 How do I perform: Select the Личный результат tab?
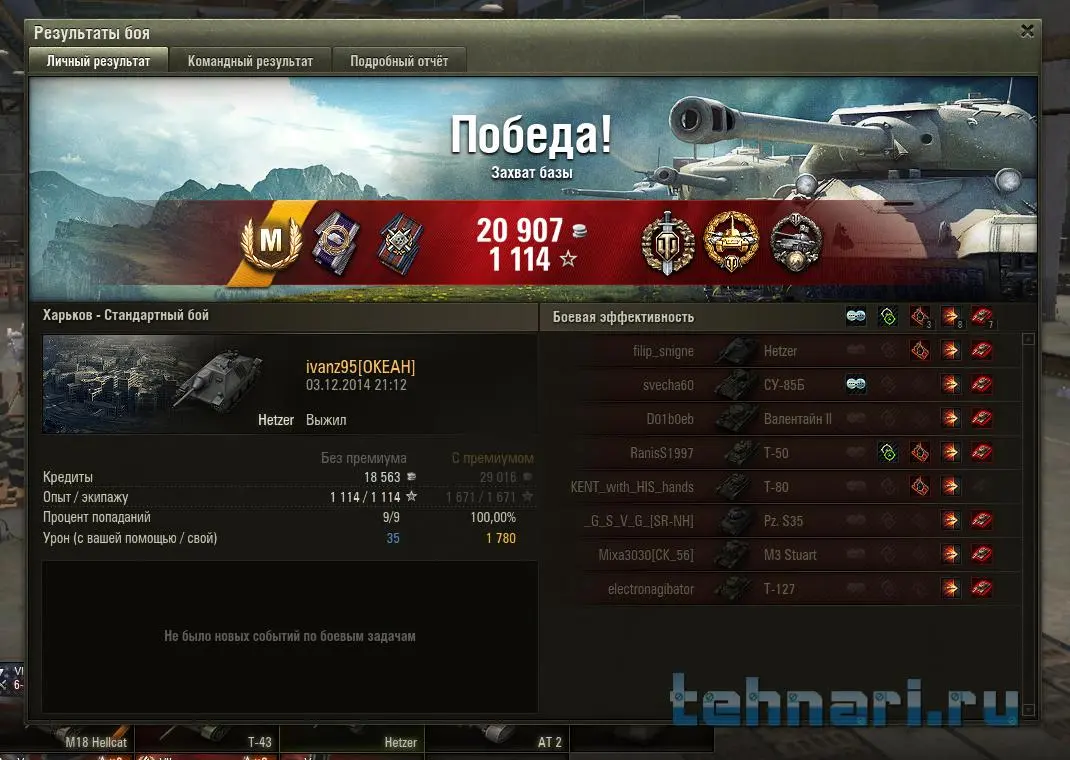click(x=98, y=61)
